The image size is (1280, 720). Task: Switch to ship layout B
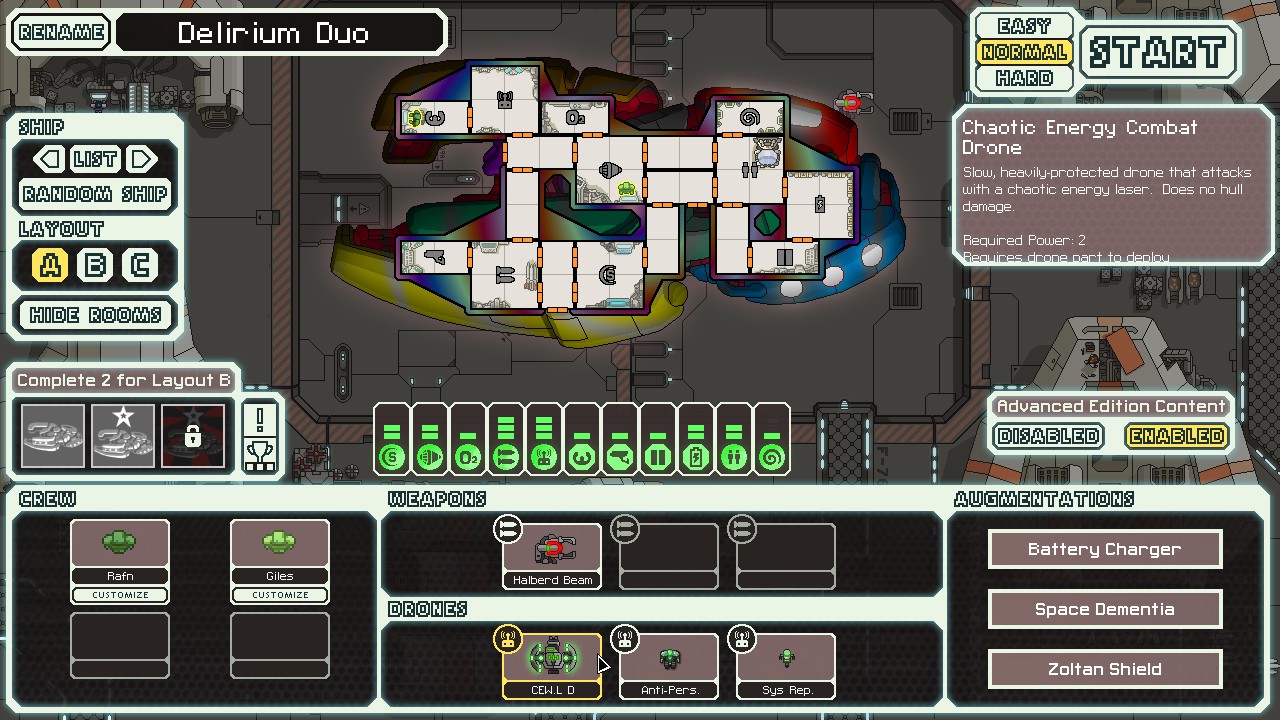[x=95, y=265]
